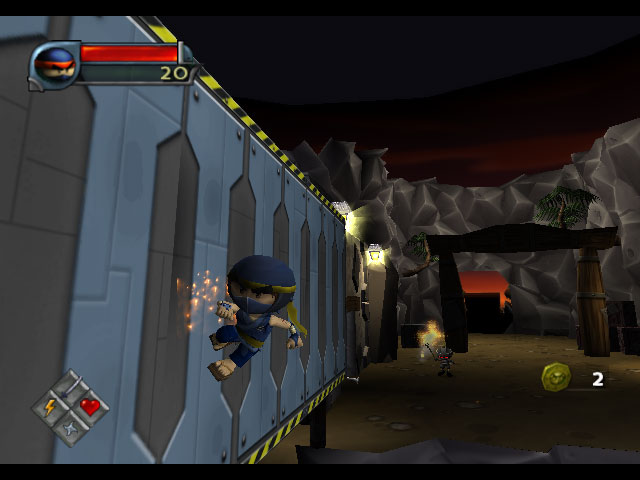Select the sword slot in the item diamond
This screenshot has height=480, width=640.
click(x=69, y=387)
